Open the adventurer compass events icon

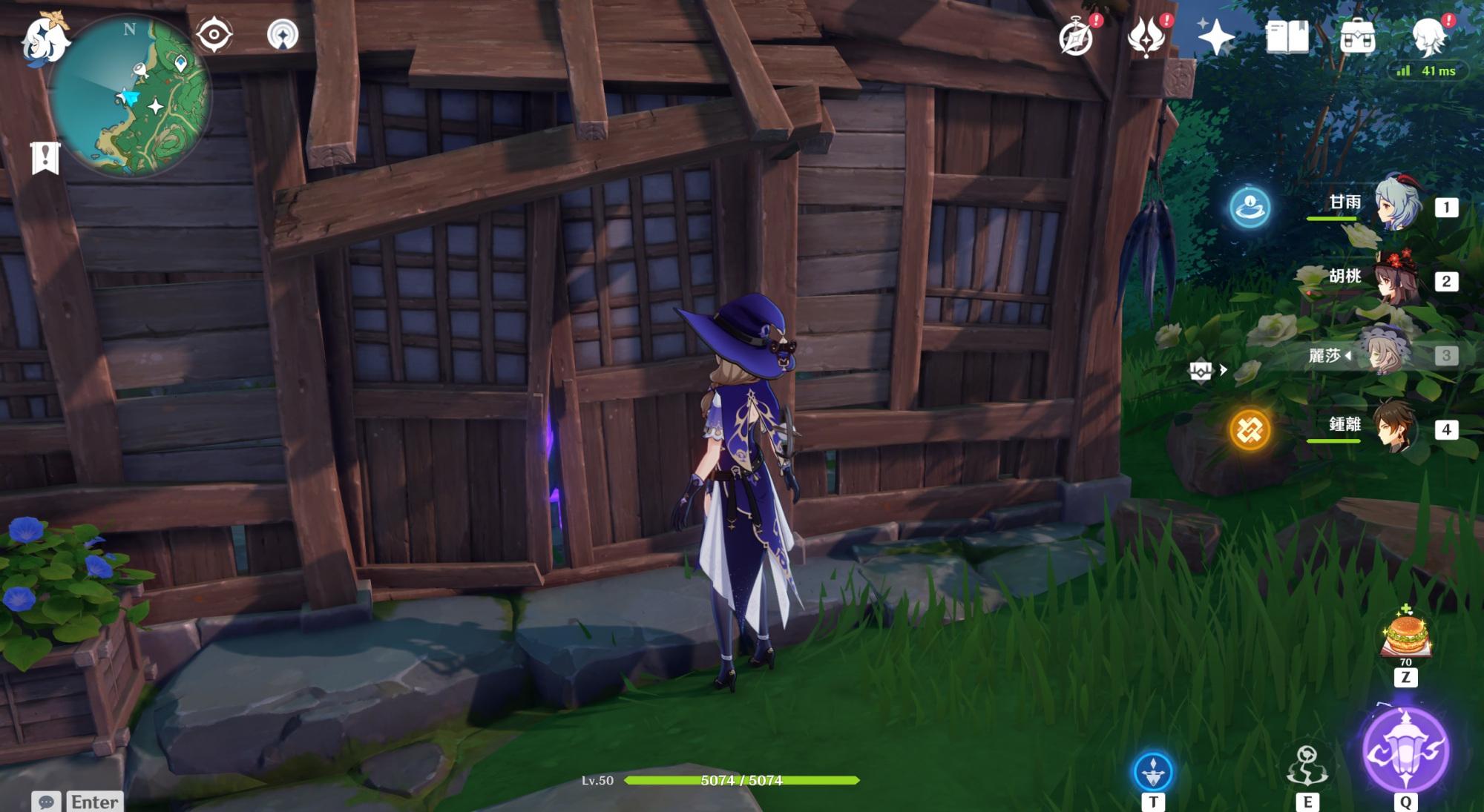pyautogui.click(x=1076, y=37)
